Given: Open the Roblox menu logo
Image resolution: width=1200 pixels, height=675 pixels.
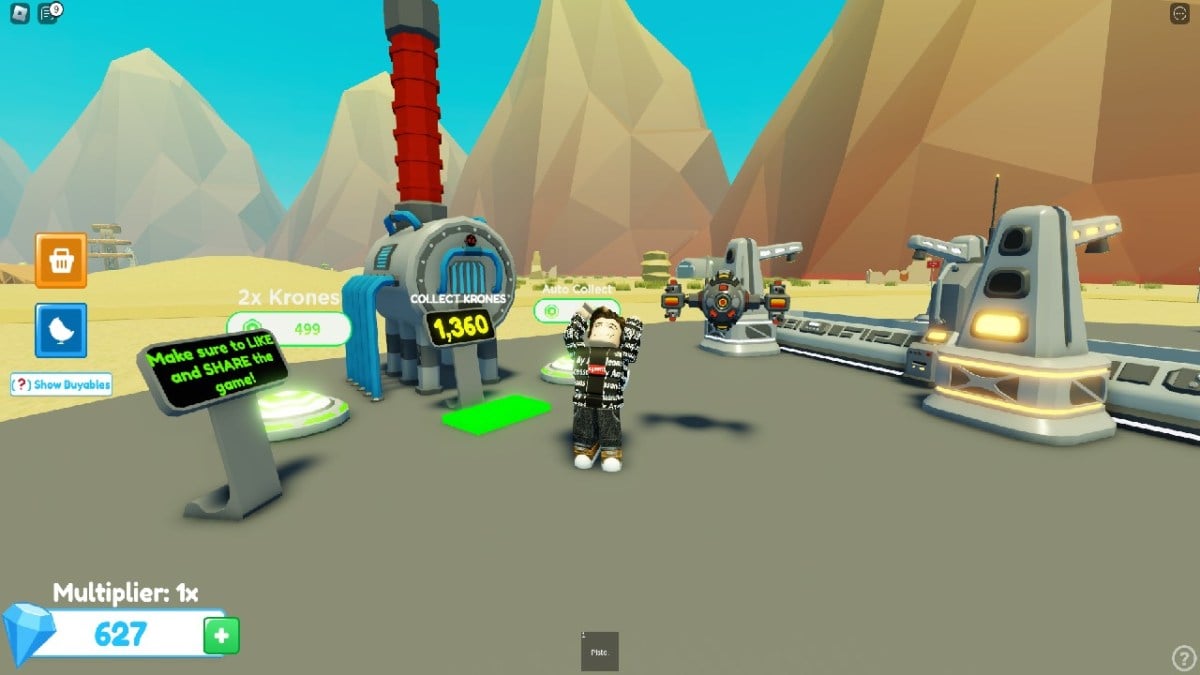Looking at the screenshot, I should [17, 13].
